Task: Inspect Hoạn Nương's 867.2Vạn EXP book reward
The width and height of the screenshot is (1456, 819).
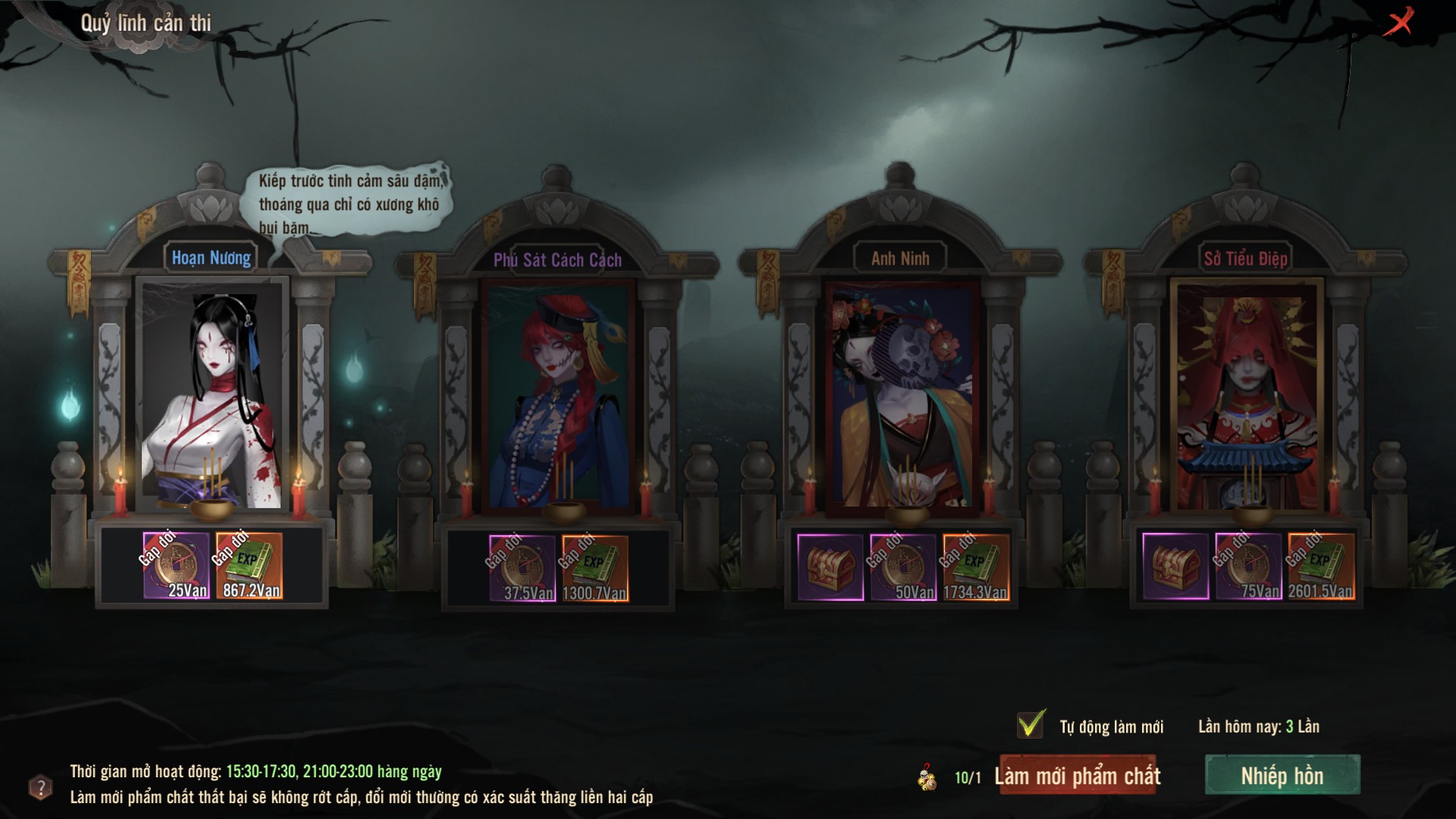Action: pos(249,566)
